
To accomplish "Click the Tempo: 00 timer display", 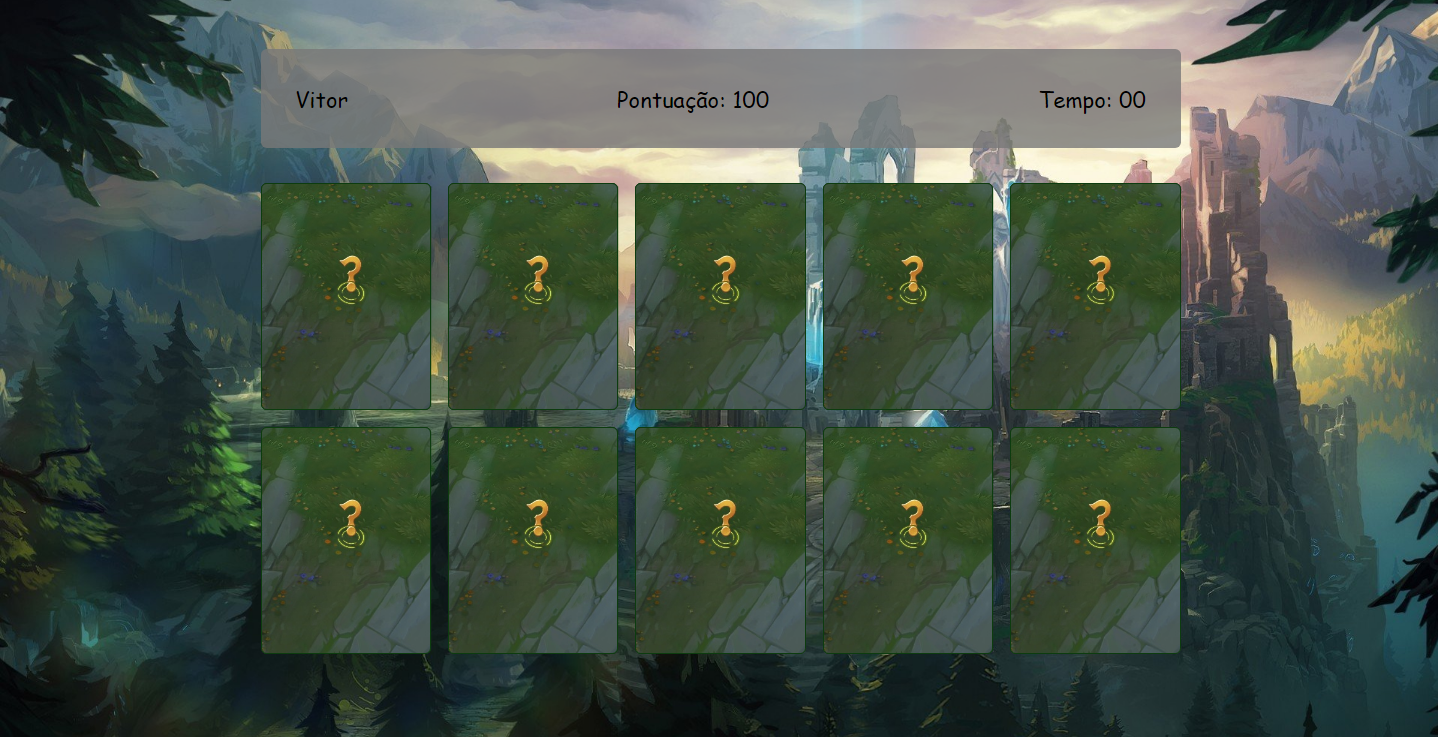I will (1093, 100).
